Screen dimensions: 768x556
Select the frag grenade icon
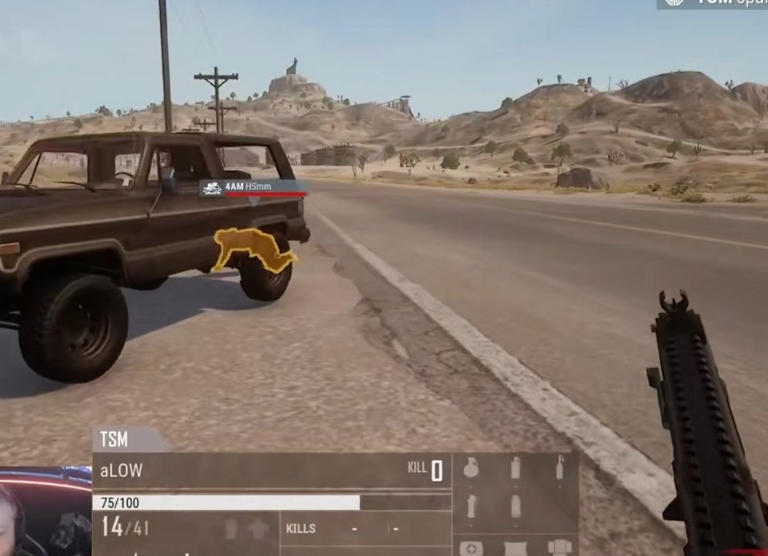tap(471, 467)
